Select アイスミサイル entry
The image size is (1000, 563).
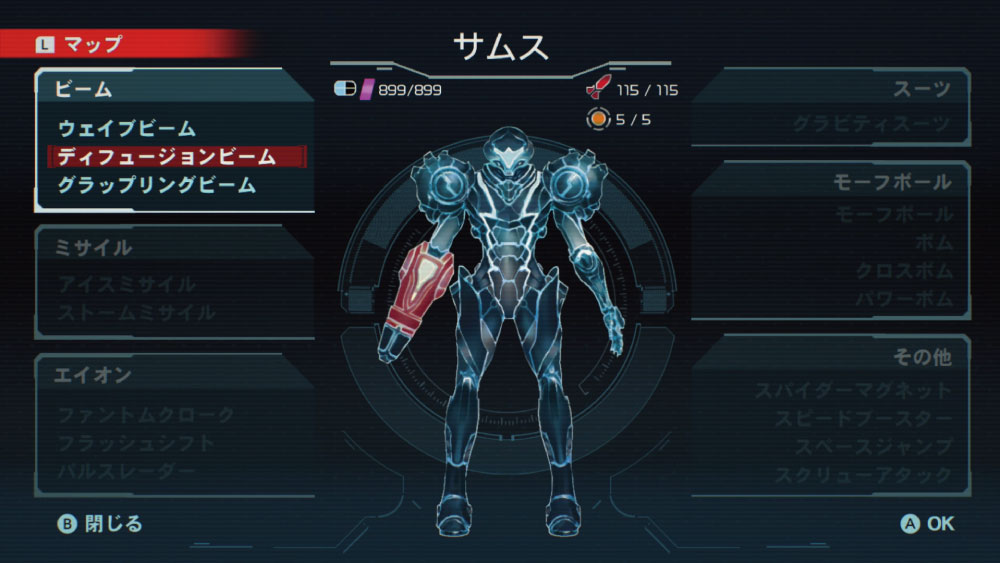click(127, 285)
